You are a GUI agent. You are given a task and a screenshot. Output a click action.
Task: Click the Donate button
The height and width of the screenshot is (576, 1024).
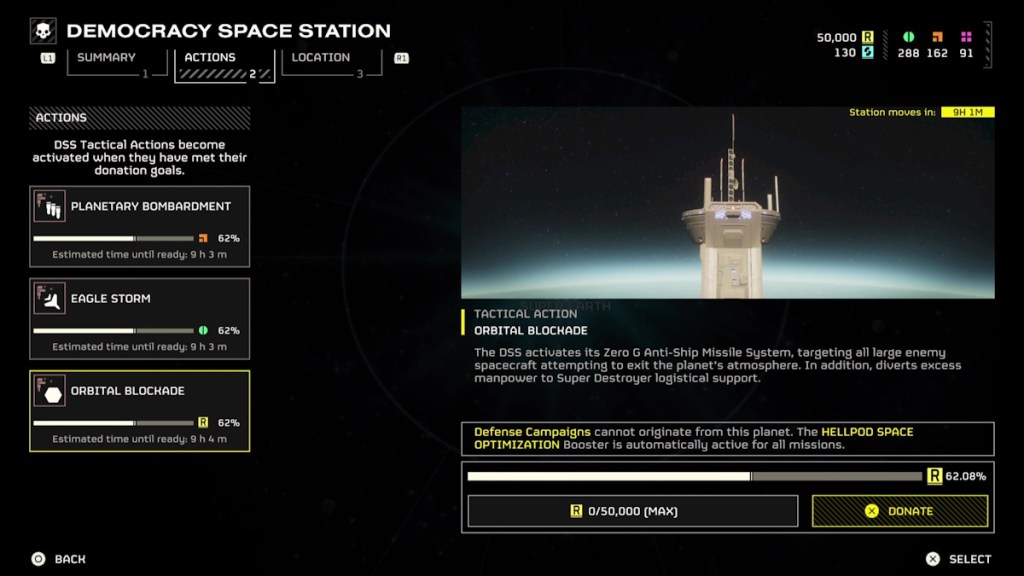coord(899,511)
